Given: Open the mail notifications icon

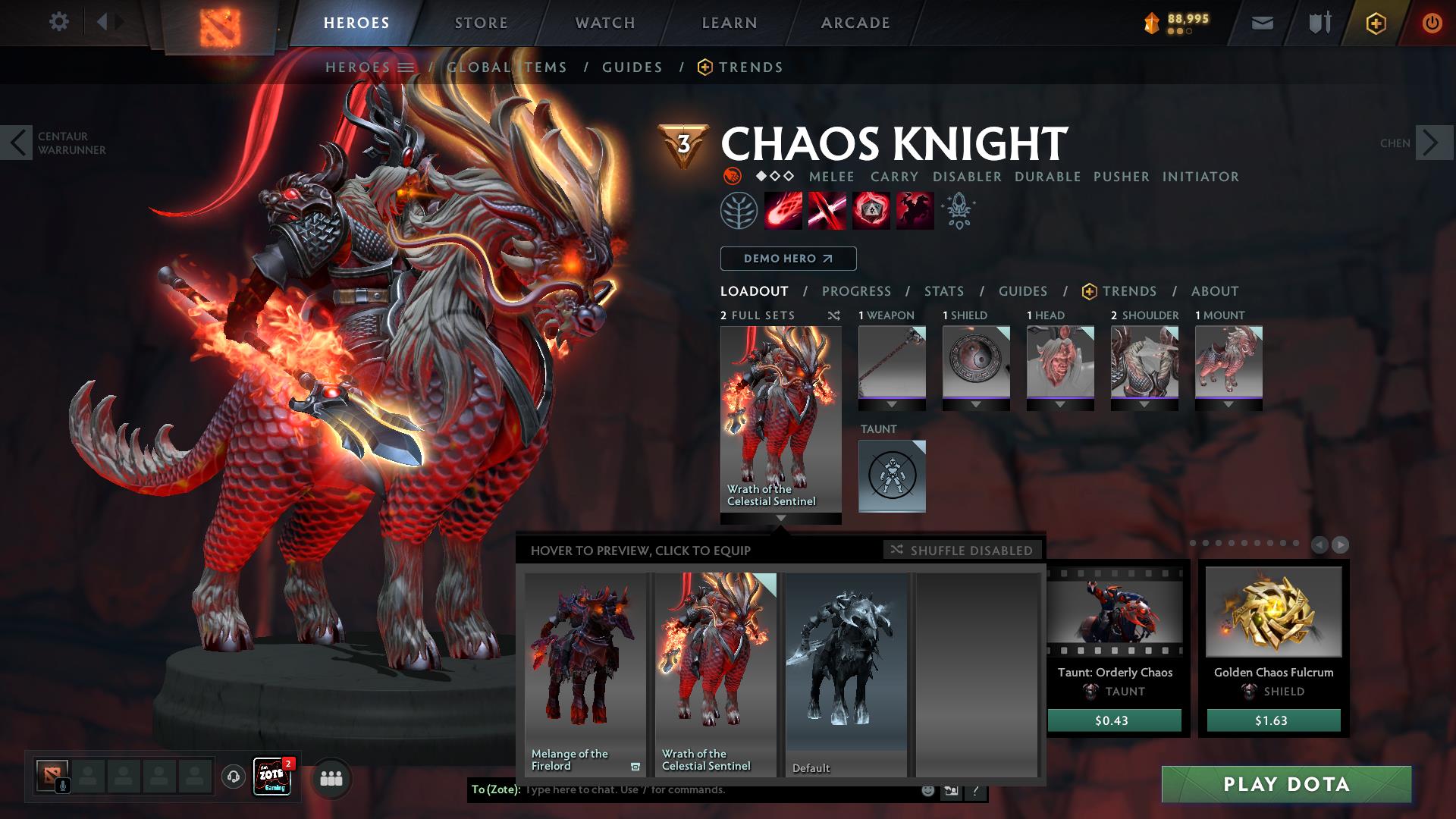Looking at the screenshot, I should (1262, 23).
